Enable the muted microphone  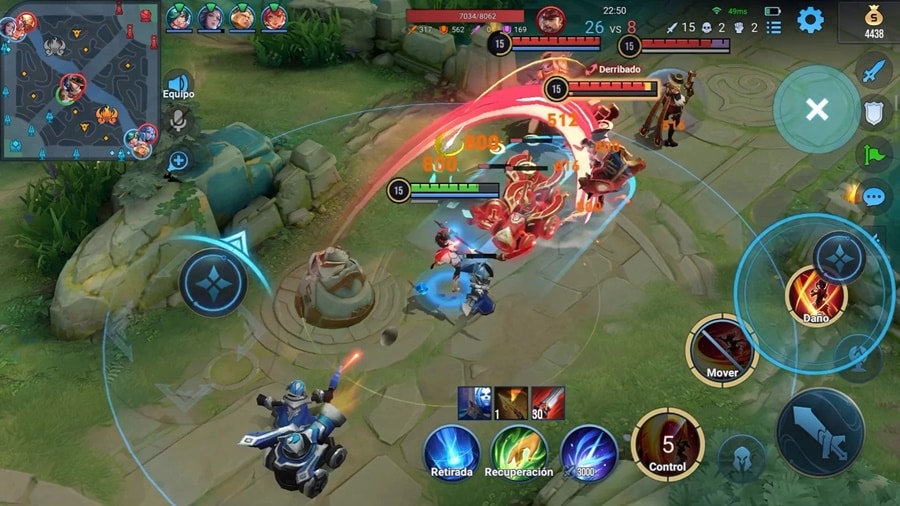coord(178,121)
